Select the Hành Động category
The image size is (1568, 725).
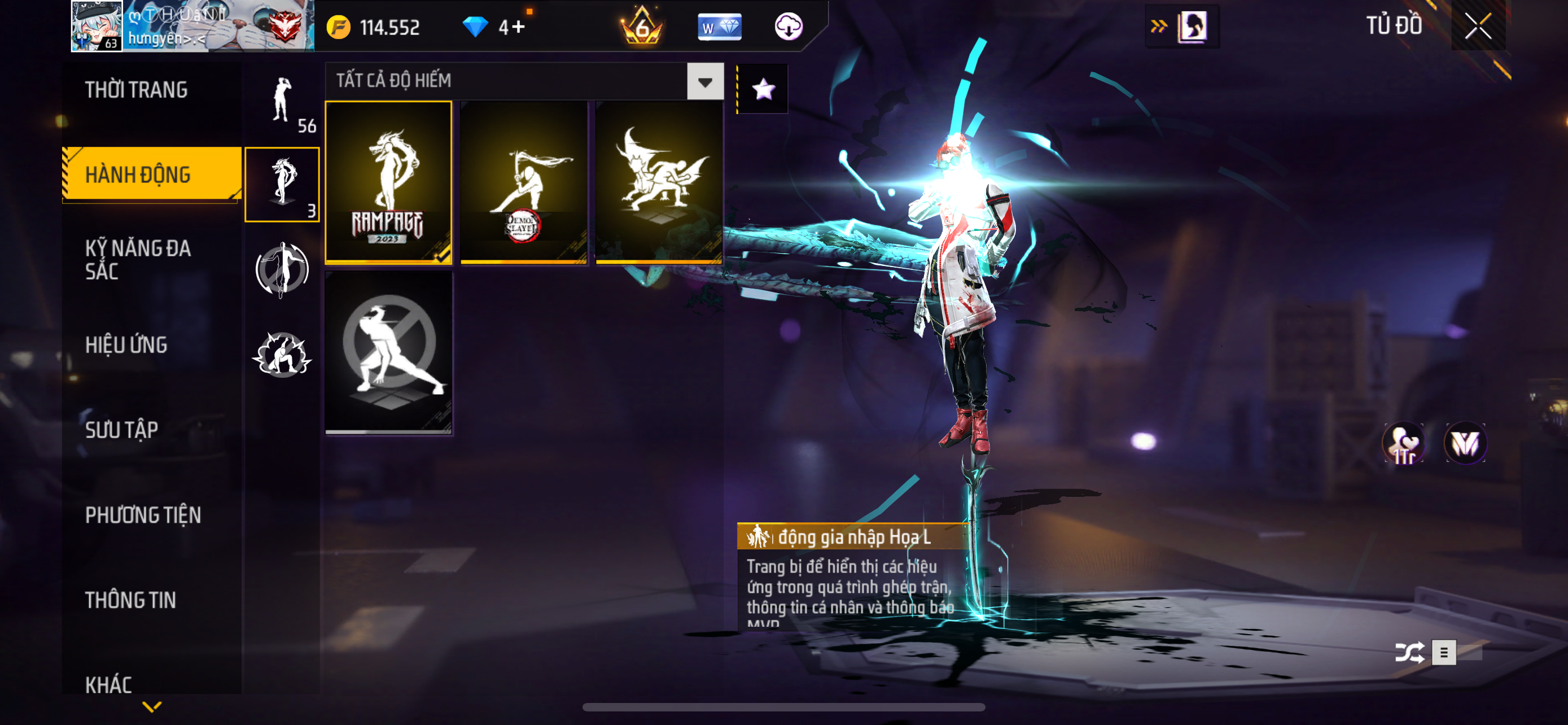tap(138, 174)
